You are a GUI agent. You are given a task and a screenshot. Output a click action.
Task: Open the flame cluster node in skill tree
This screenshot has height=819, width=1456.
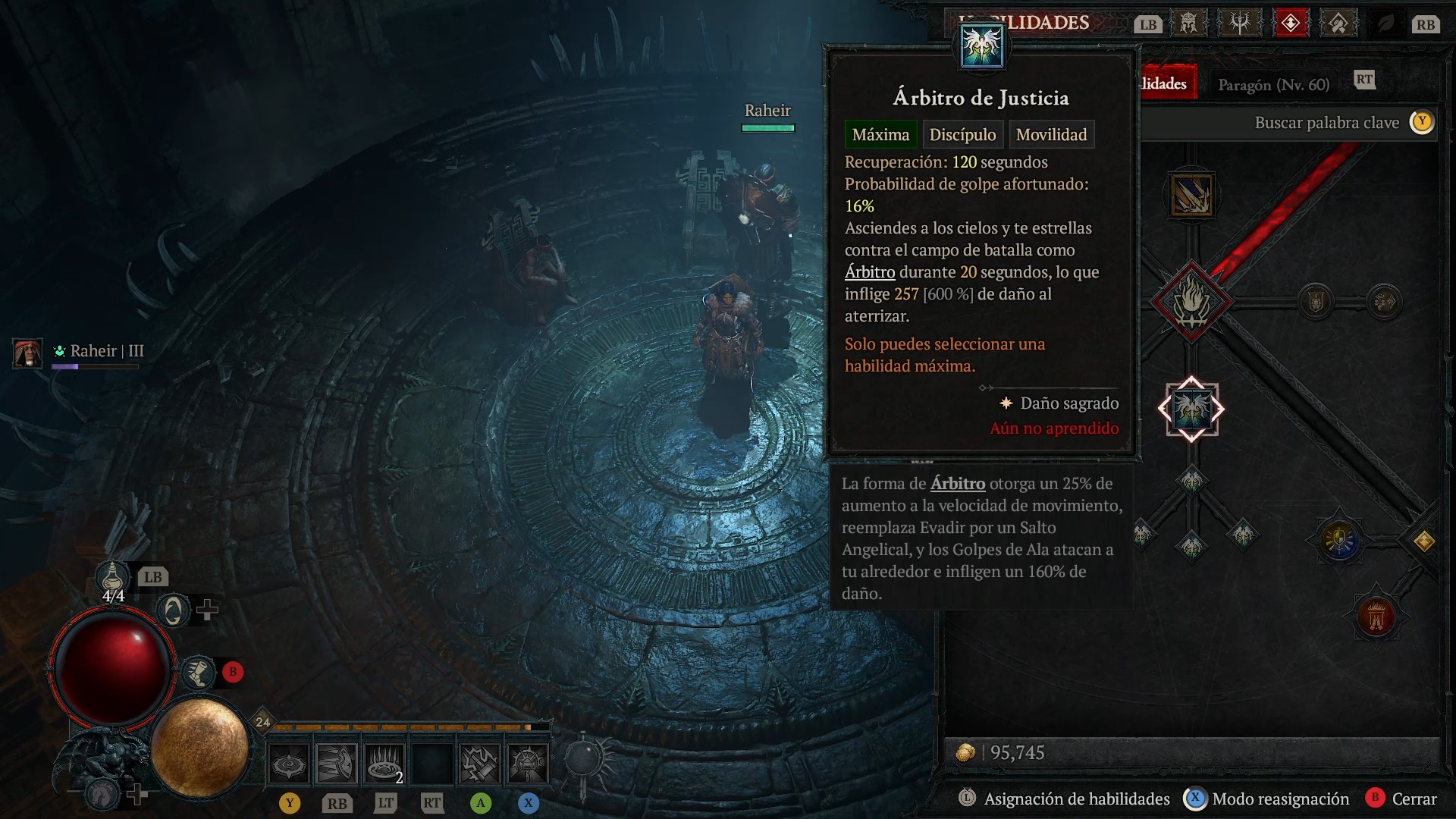pyautogui.click(x=1191, y=302)
